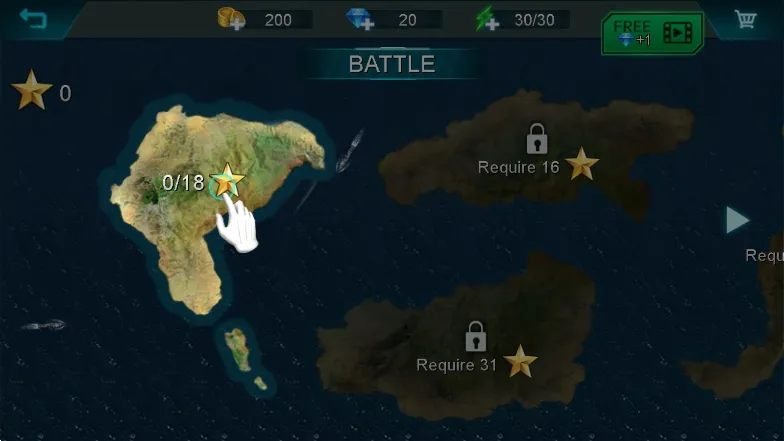The height and width of the screenshot is (441, 784).
Task: Watch video for free diamond
Action: click(x=652, y=33)
